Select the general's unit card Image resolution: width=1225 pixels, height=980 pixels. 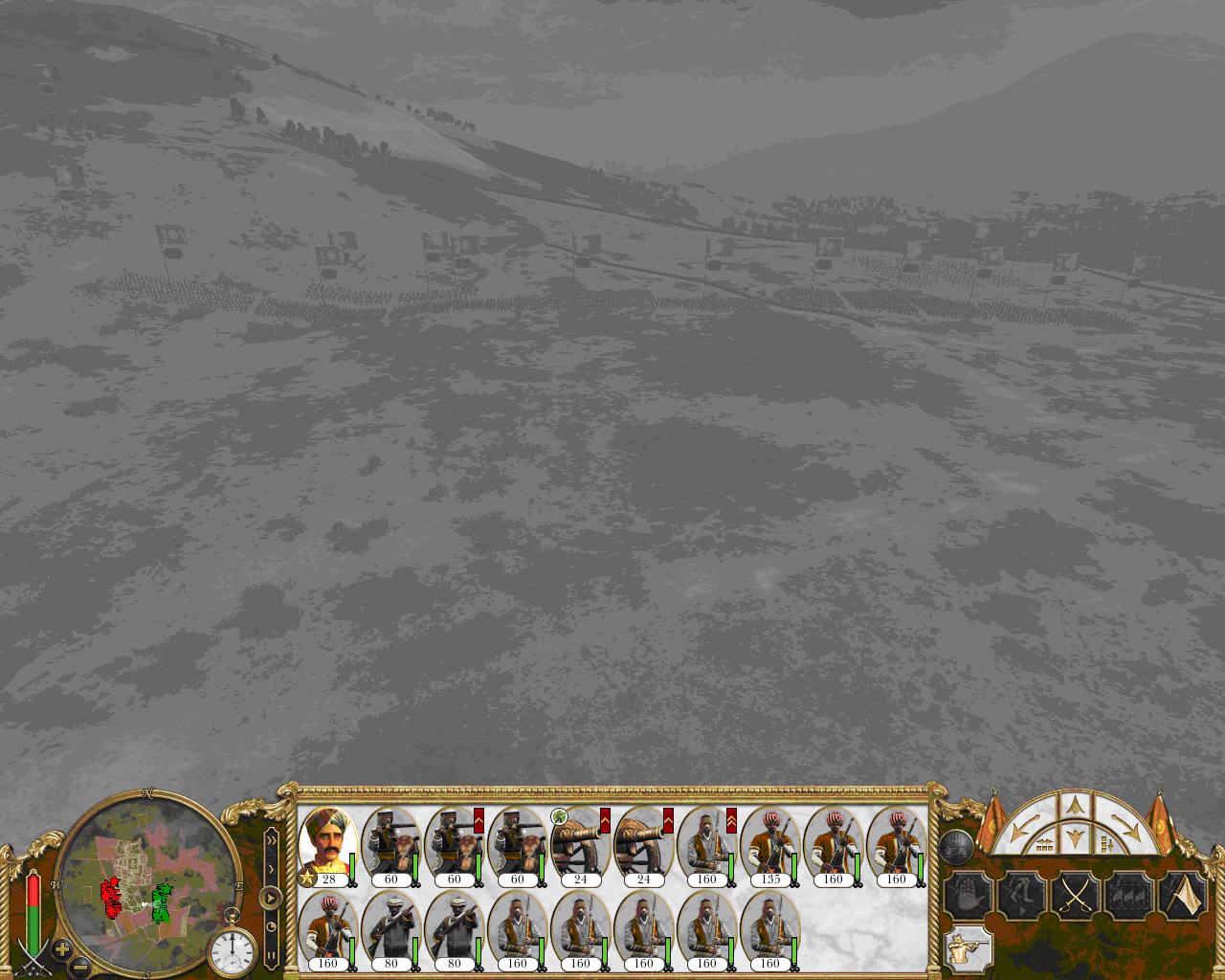tap(328, 844)
